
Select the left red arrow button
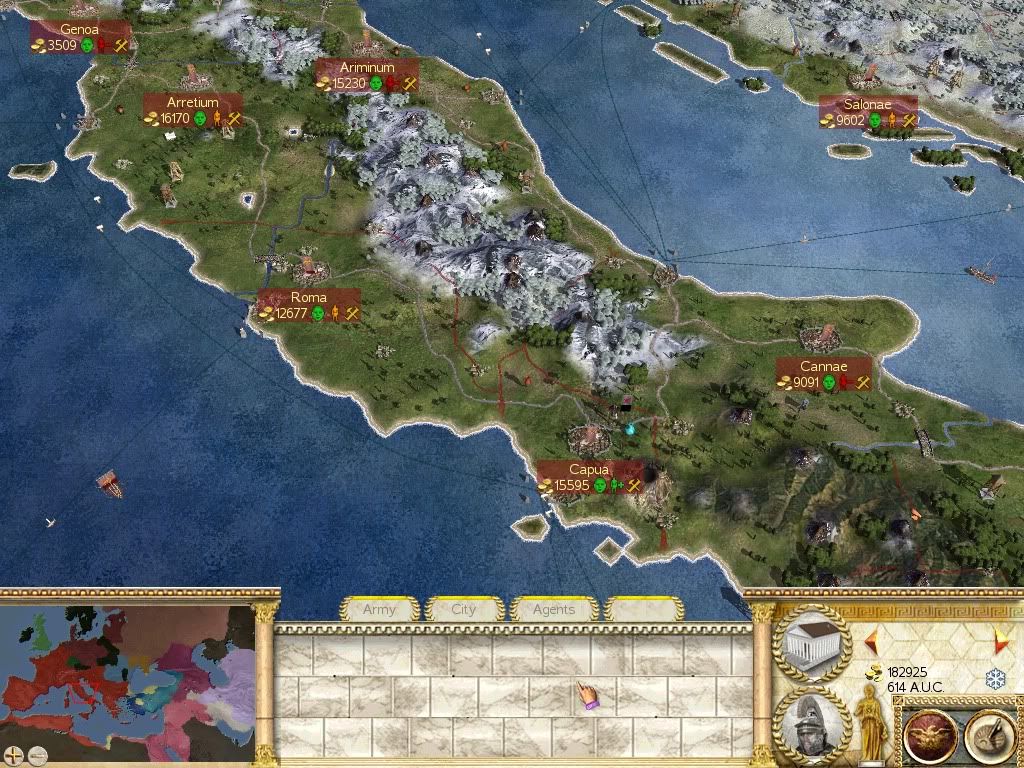click(871, 638)
